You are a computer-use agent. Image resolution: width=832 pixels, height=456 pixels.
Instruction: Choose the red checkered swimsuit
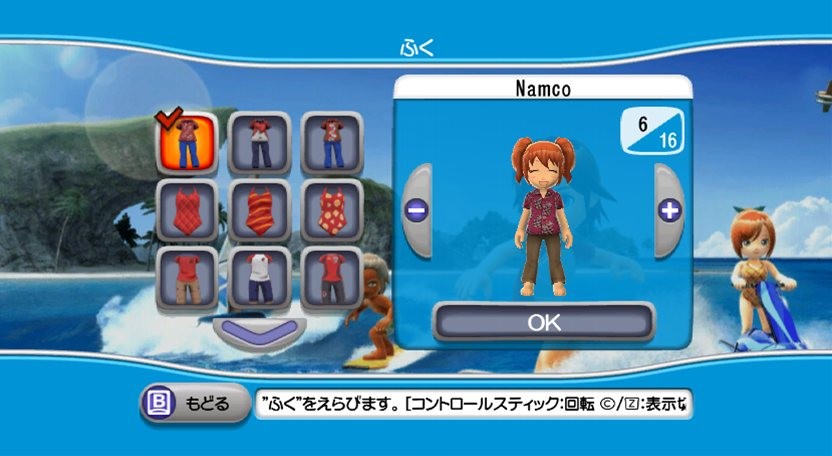pos(187,211)
